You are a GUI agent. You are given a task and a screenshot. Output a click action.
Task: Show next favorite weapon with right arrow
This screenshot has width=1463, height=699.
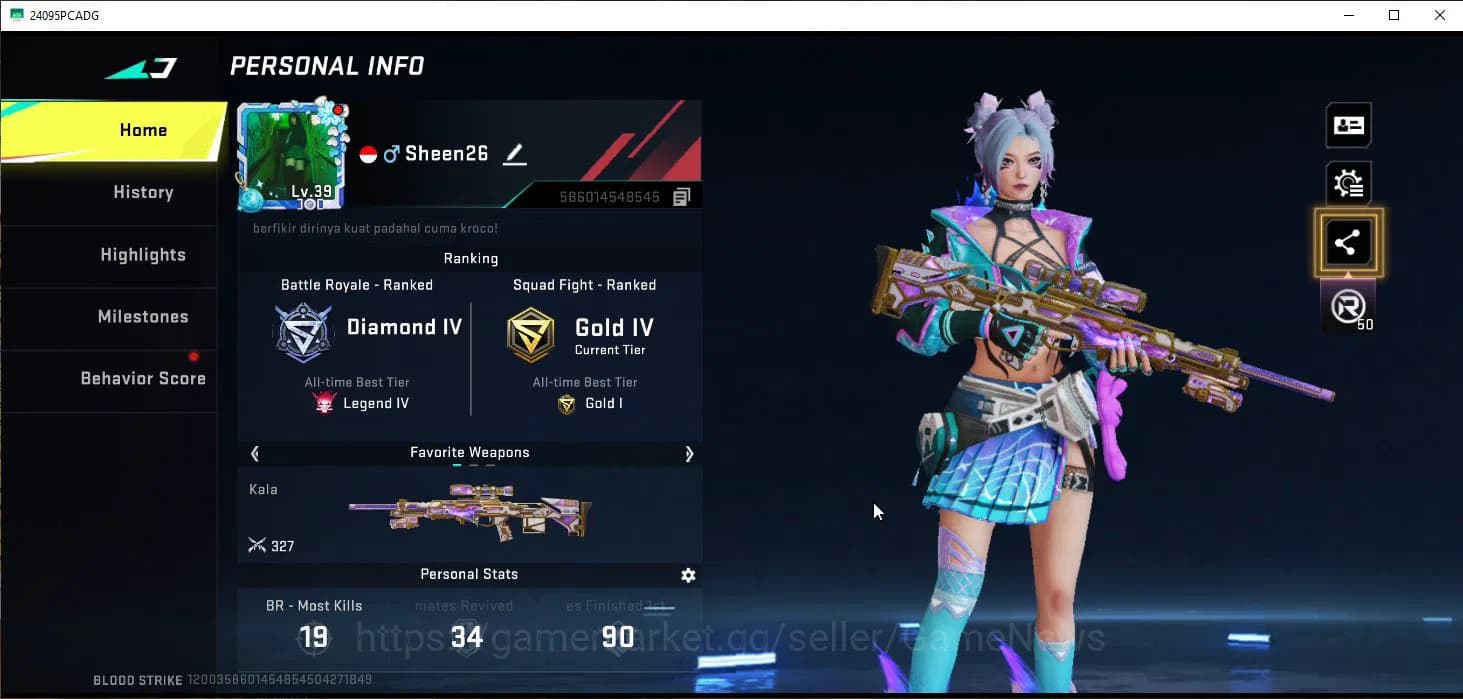pos(689,453)
